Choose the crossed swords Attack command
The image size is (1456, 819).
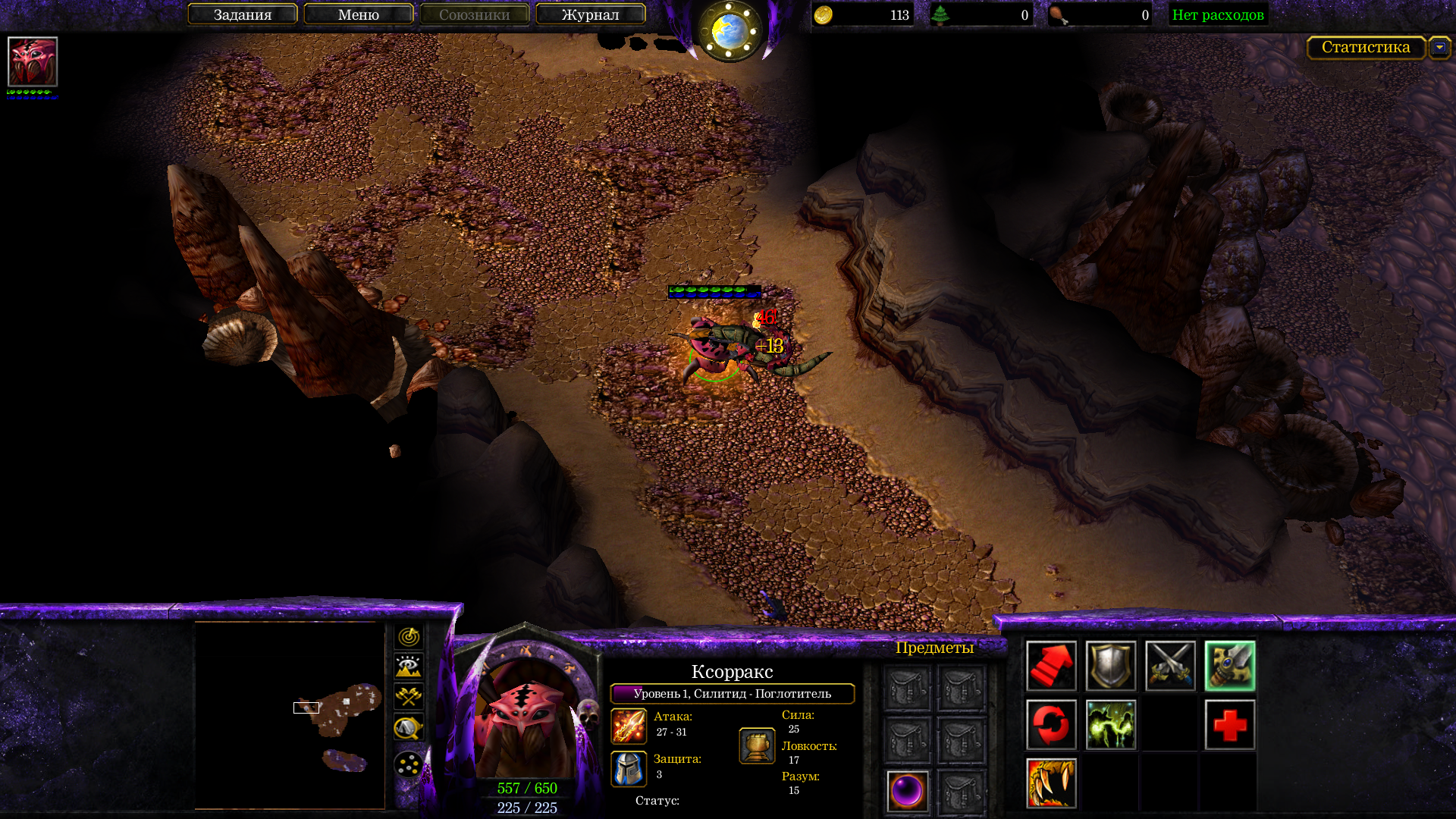(x=1170, y=666)
